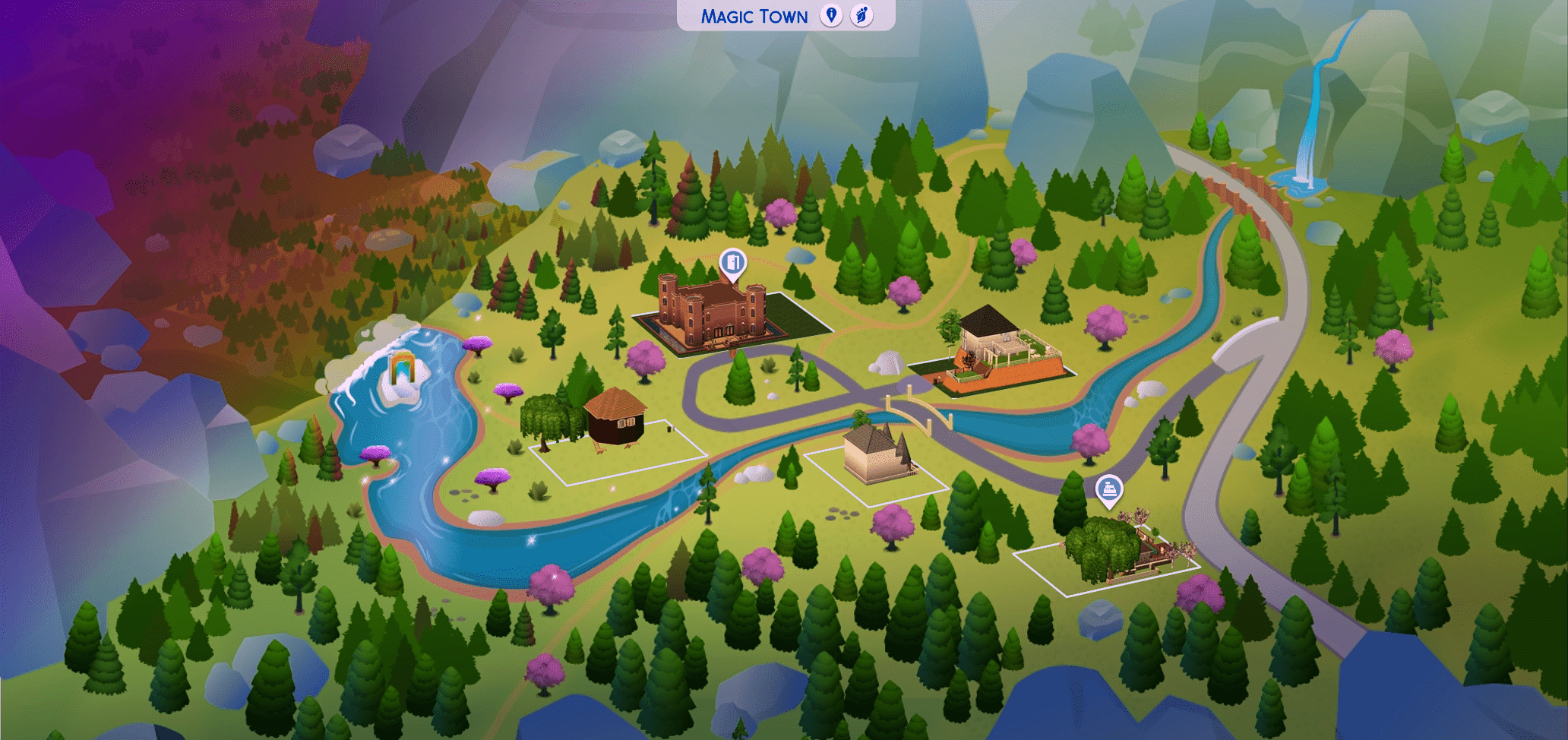
Task: Select the door map pin above the castle
Action: click(x=732, y=264)
